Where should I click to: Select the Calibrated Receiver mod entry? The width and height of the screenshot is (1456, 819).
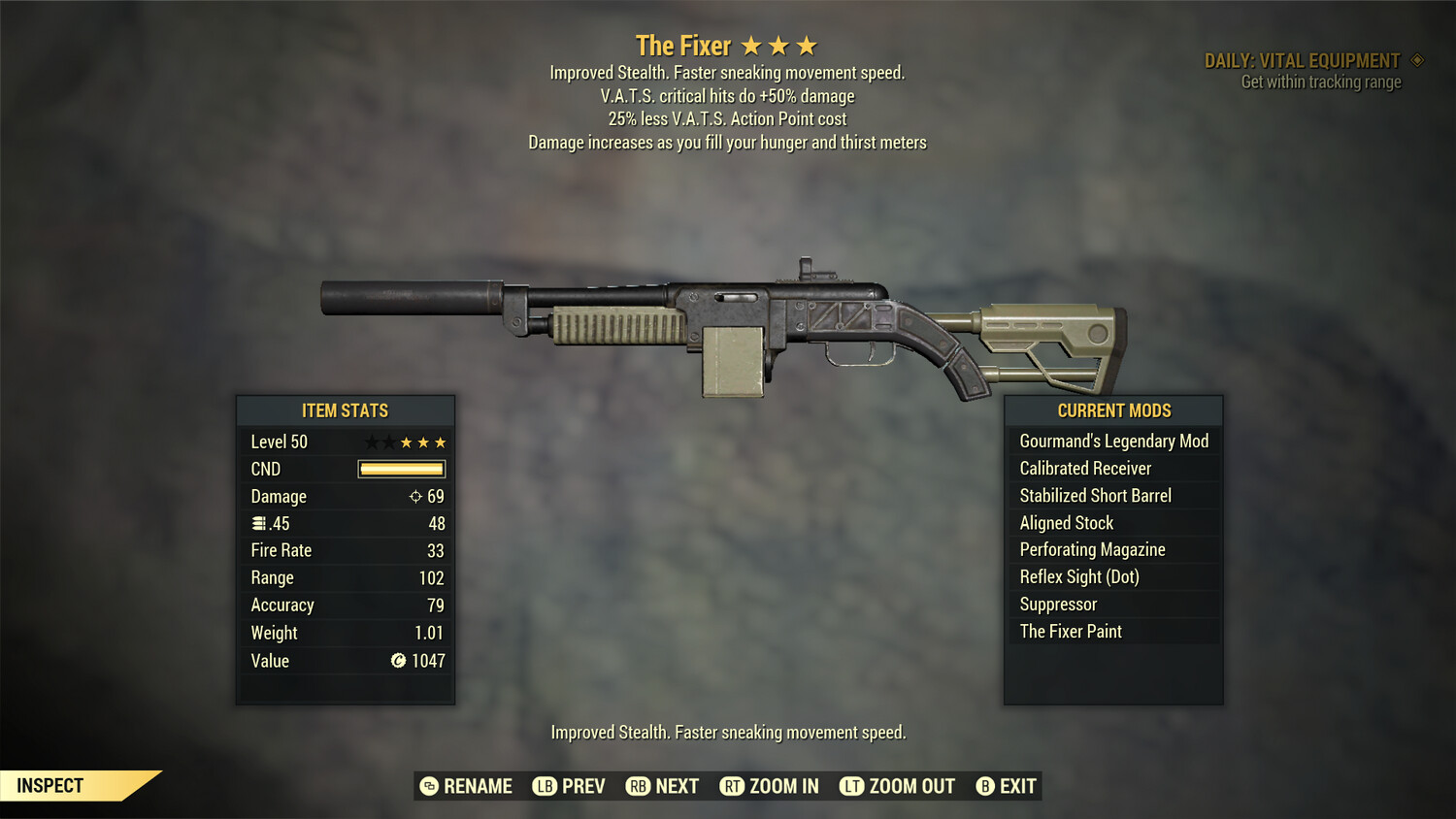(x=1084, y=468)
